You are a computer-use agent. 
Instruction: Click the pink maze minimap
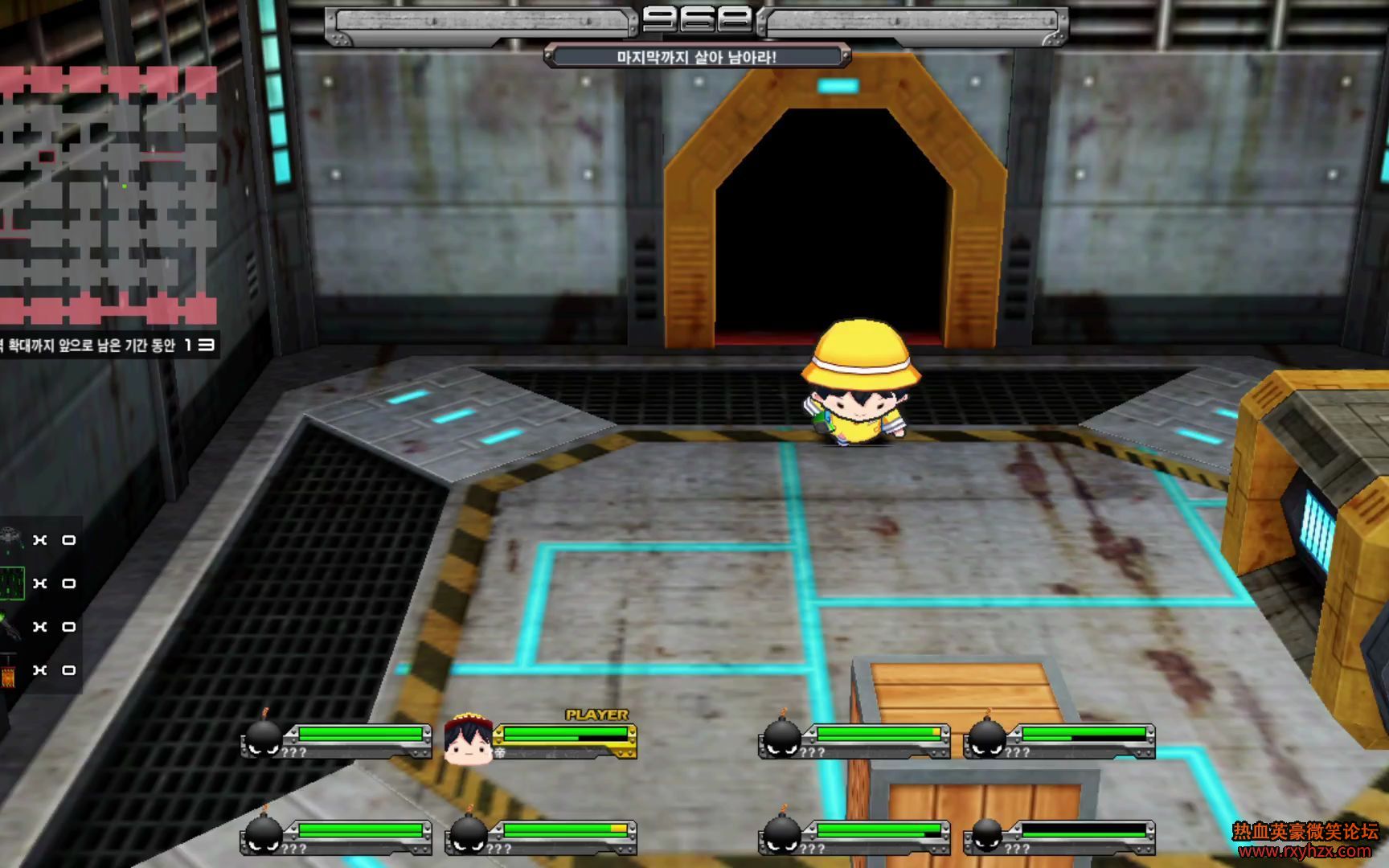109,195
